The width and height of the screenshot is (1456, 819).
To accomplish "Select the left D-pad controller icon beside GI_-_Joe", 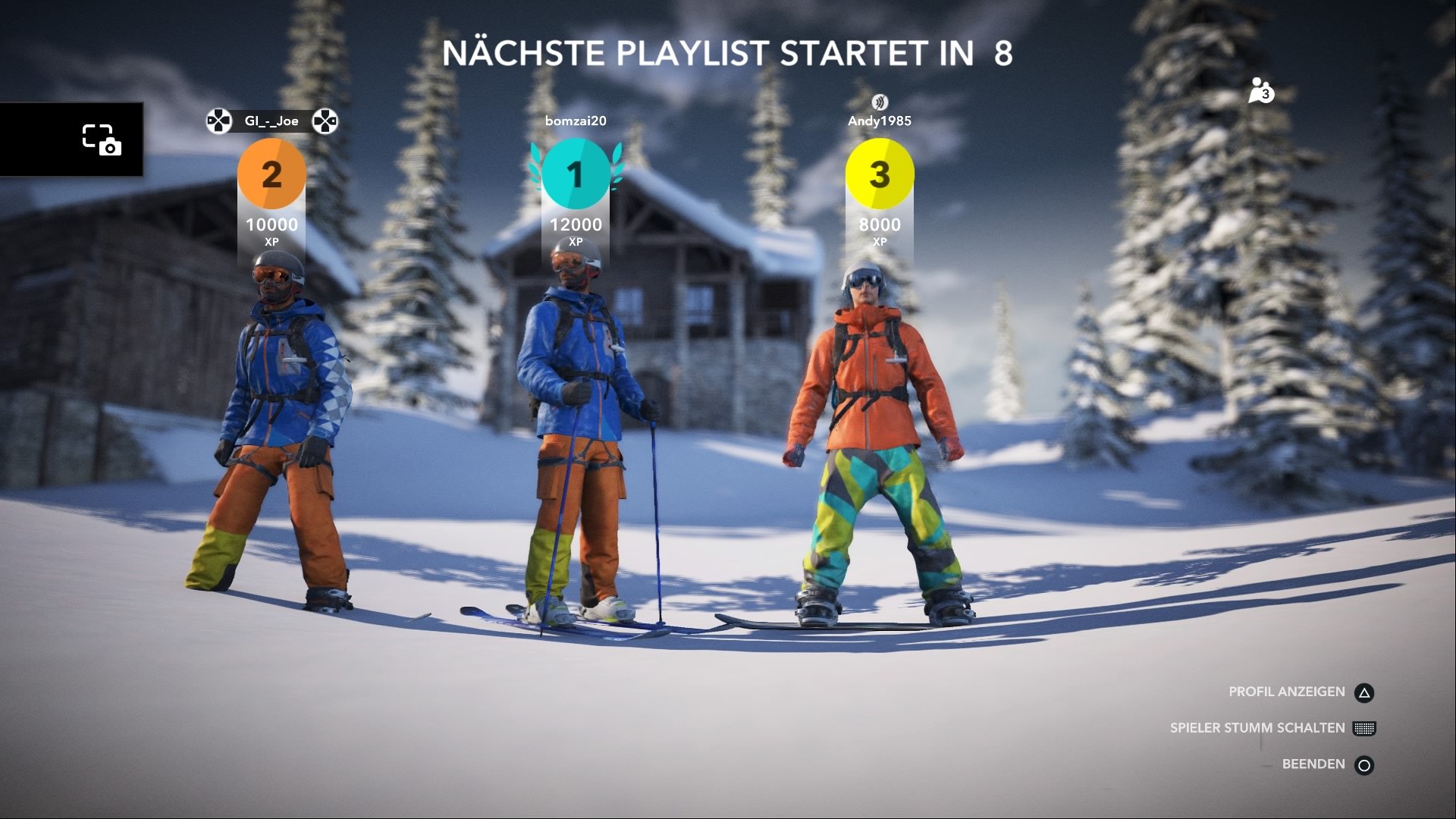I will coord(217,120).
